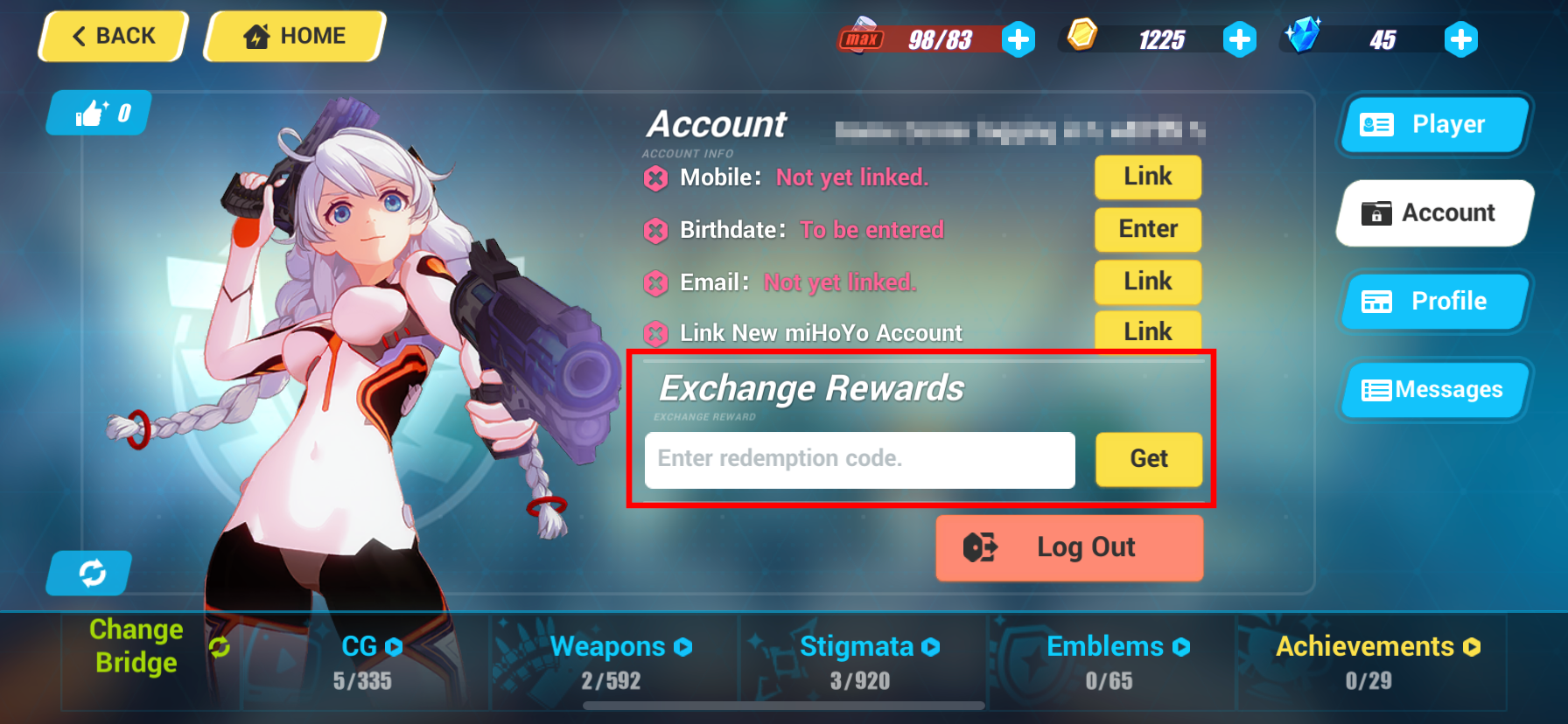Viewport: 1568px width, 724px height.
Task: Select the redemption code input field
Action: (859, 459)
